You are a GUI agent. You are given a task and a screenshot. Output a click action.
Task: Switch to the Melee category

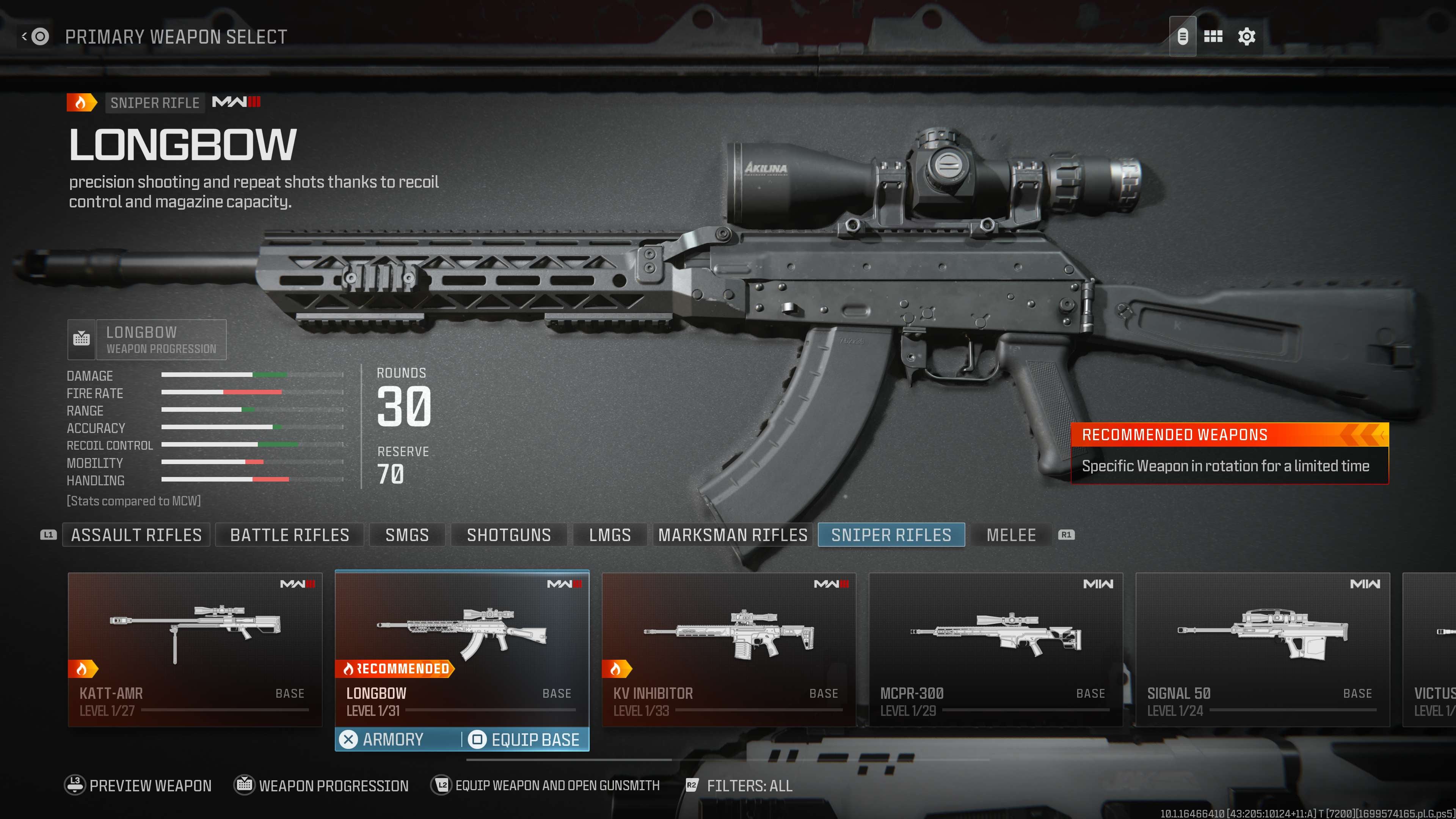1010,535
